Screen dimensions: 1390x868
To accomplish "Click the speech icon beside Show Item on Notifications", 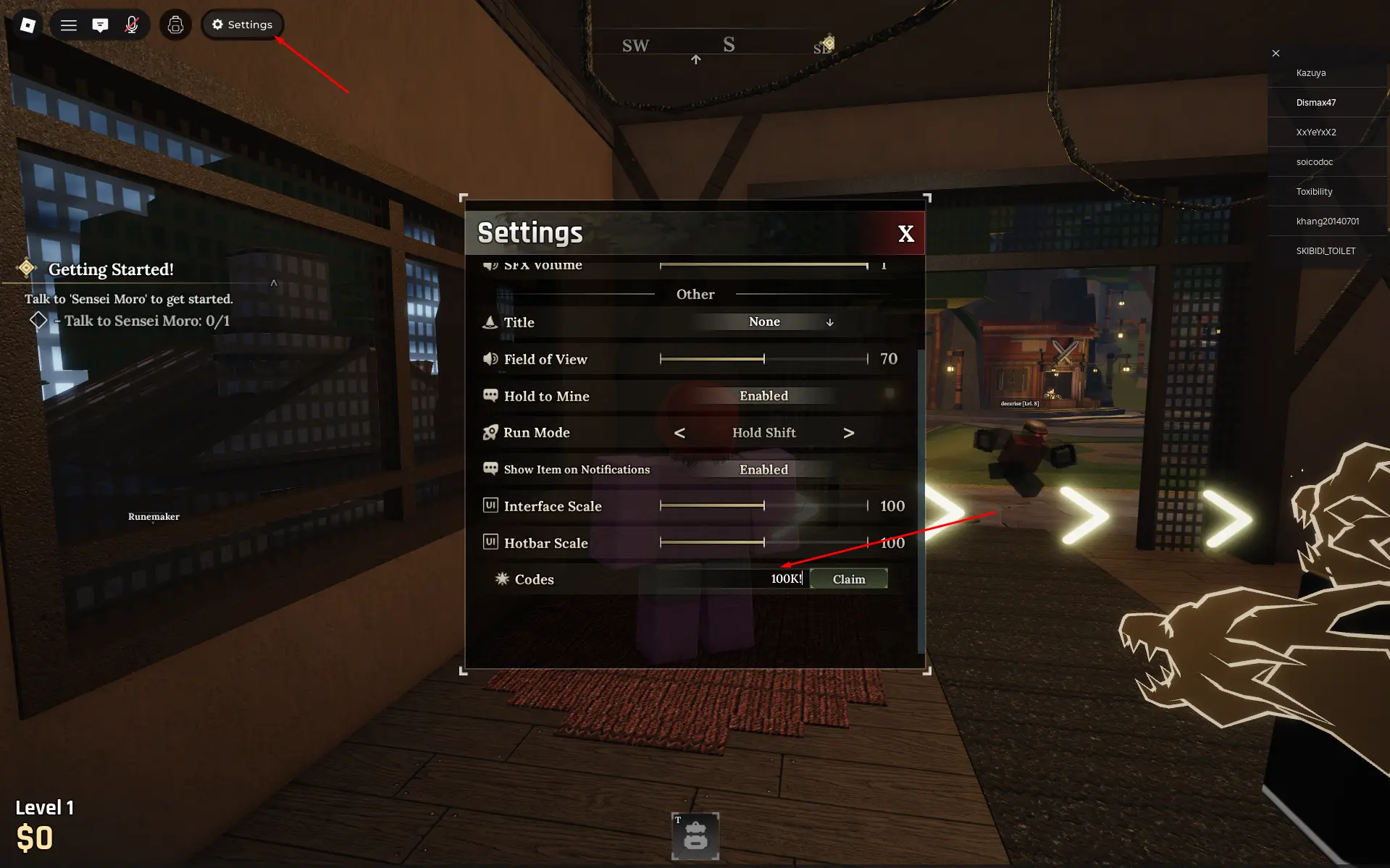I will tap(490, 468).
